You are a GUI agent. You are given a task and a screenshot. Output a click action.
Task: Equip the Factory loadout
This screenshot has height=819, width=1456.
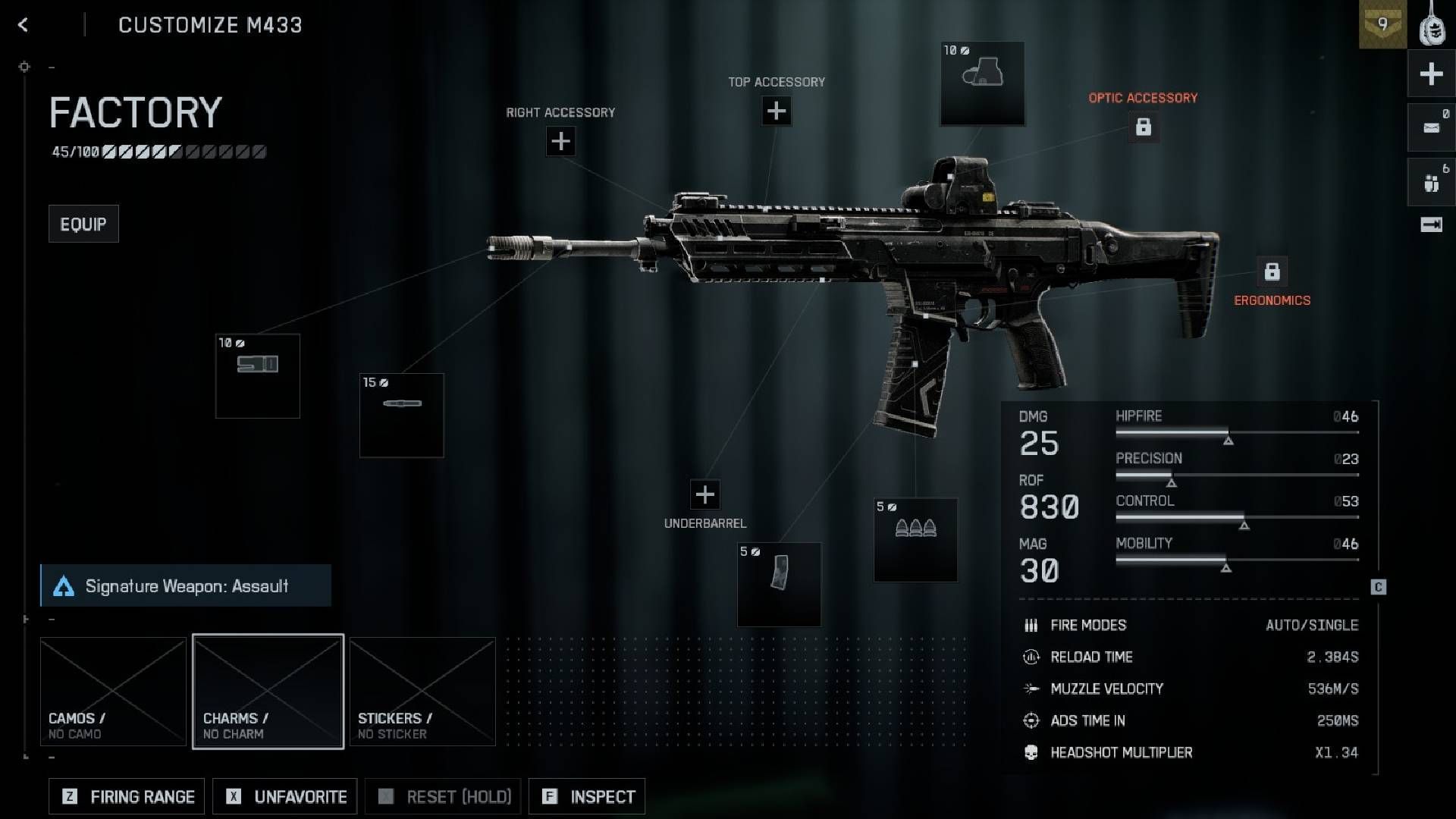[x=83, y=224]
